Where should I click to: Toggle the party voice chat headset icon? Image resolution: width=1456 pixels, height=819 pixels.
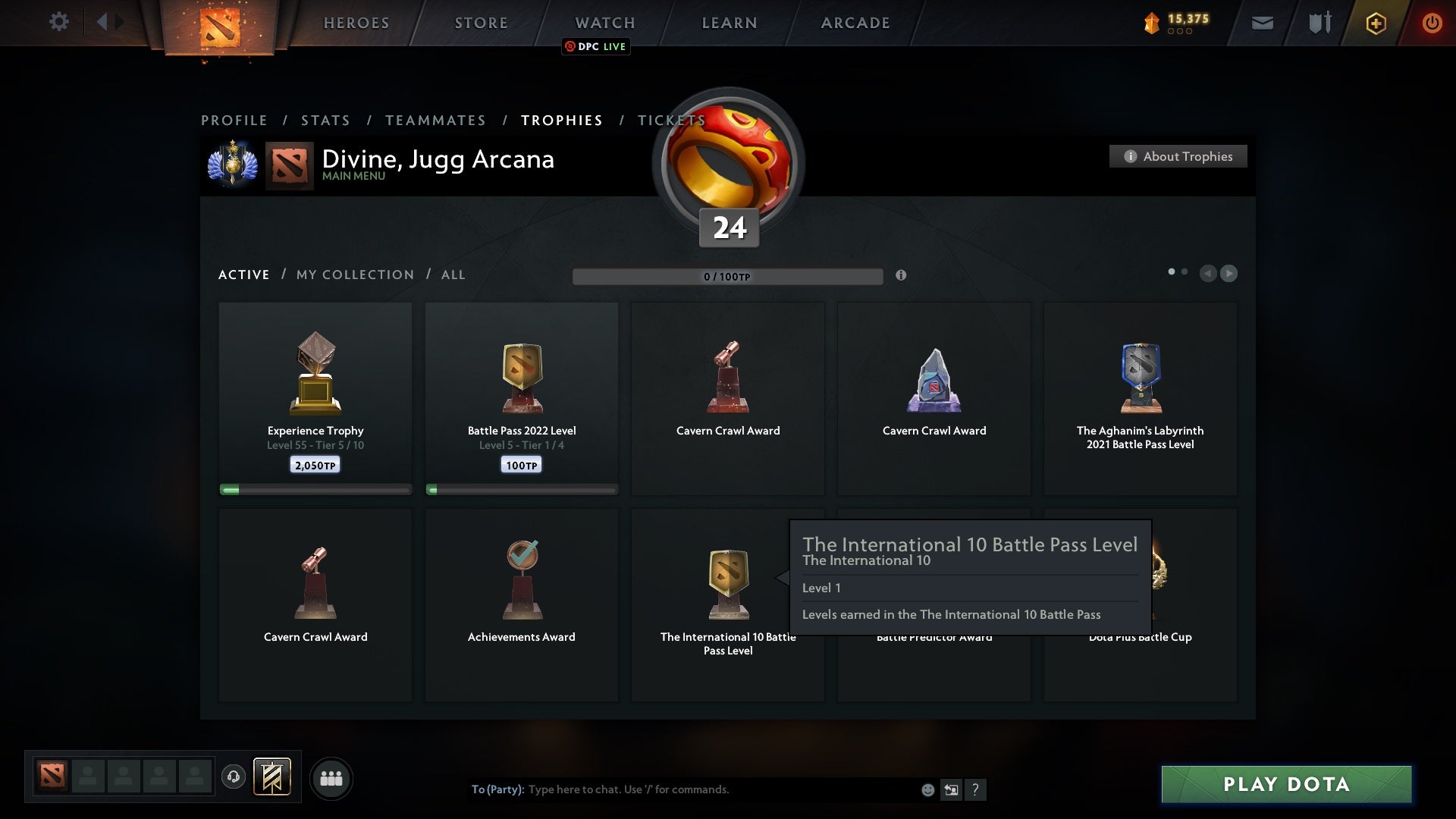click(234, 778)
